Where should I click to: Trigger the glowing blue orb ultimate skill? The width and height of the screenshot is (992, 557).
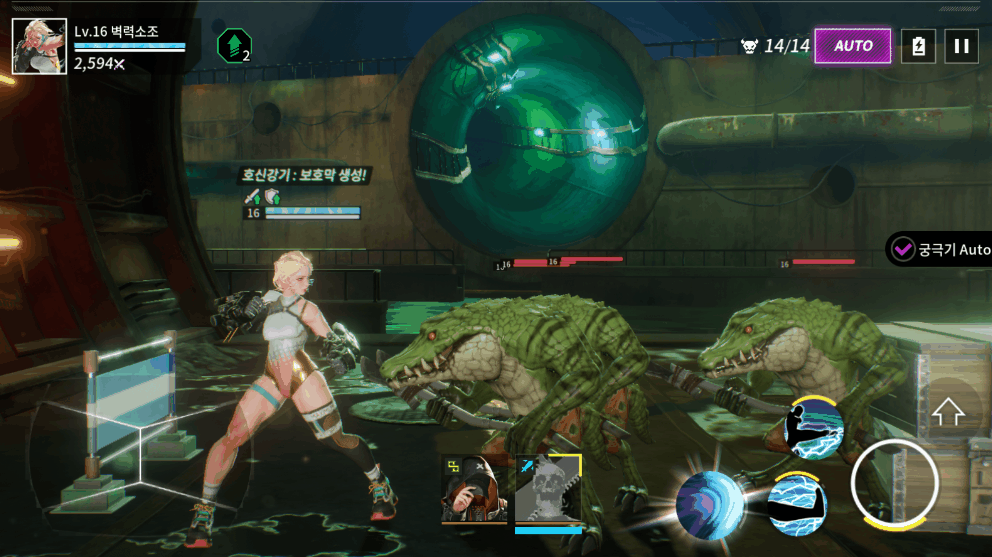coord(711,505)
